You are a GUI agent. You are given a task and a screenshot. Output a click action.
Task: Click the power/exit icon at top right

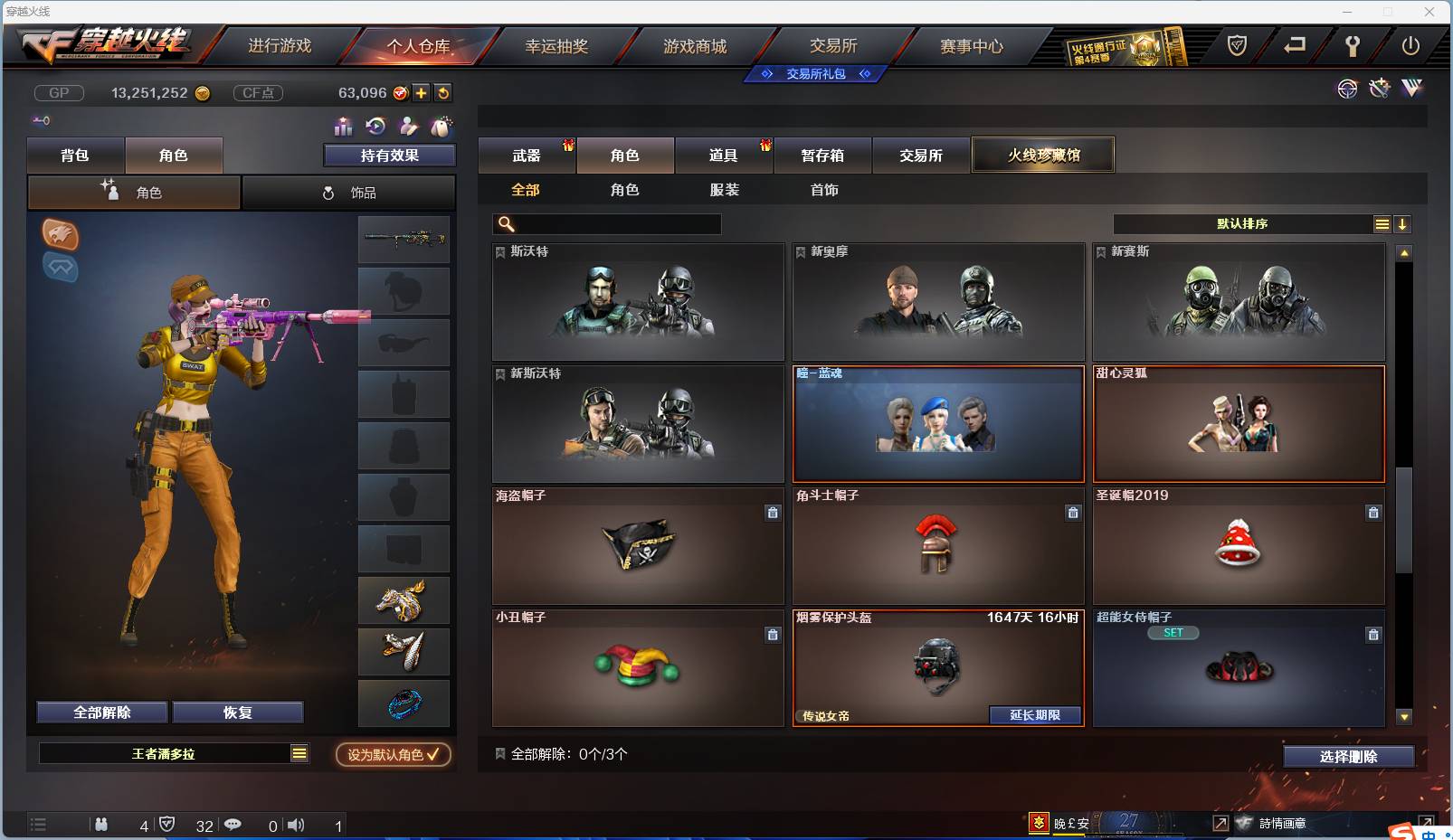click(1410, 45)
